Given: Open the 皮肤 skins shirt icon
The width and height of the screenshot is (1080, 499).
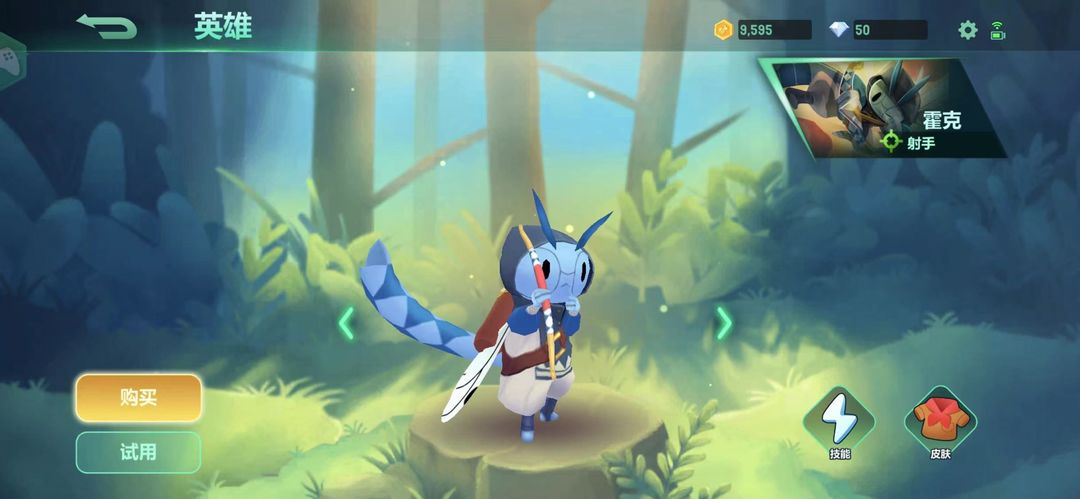Looking at the screenshot, I should click(940, 420).
